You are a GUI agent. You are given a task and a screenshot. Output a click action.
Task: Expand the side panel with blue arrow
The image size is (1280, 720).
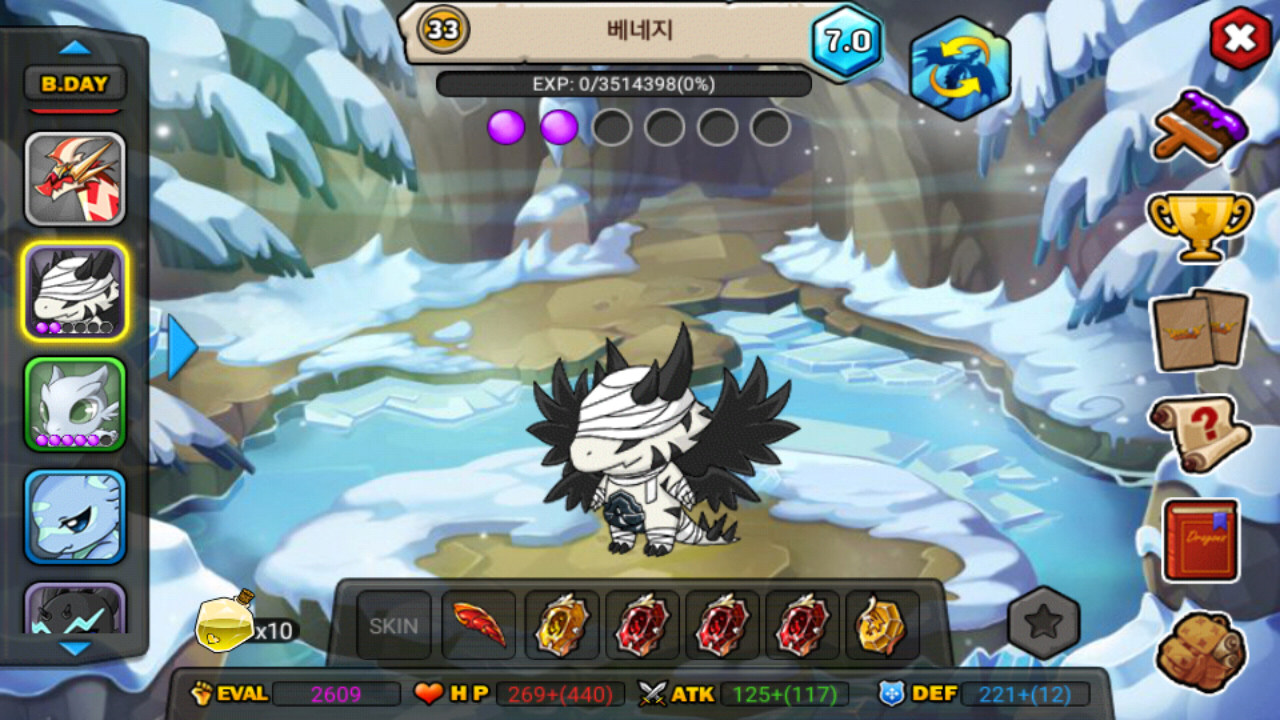tap(181, 347)
